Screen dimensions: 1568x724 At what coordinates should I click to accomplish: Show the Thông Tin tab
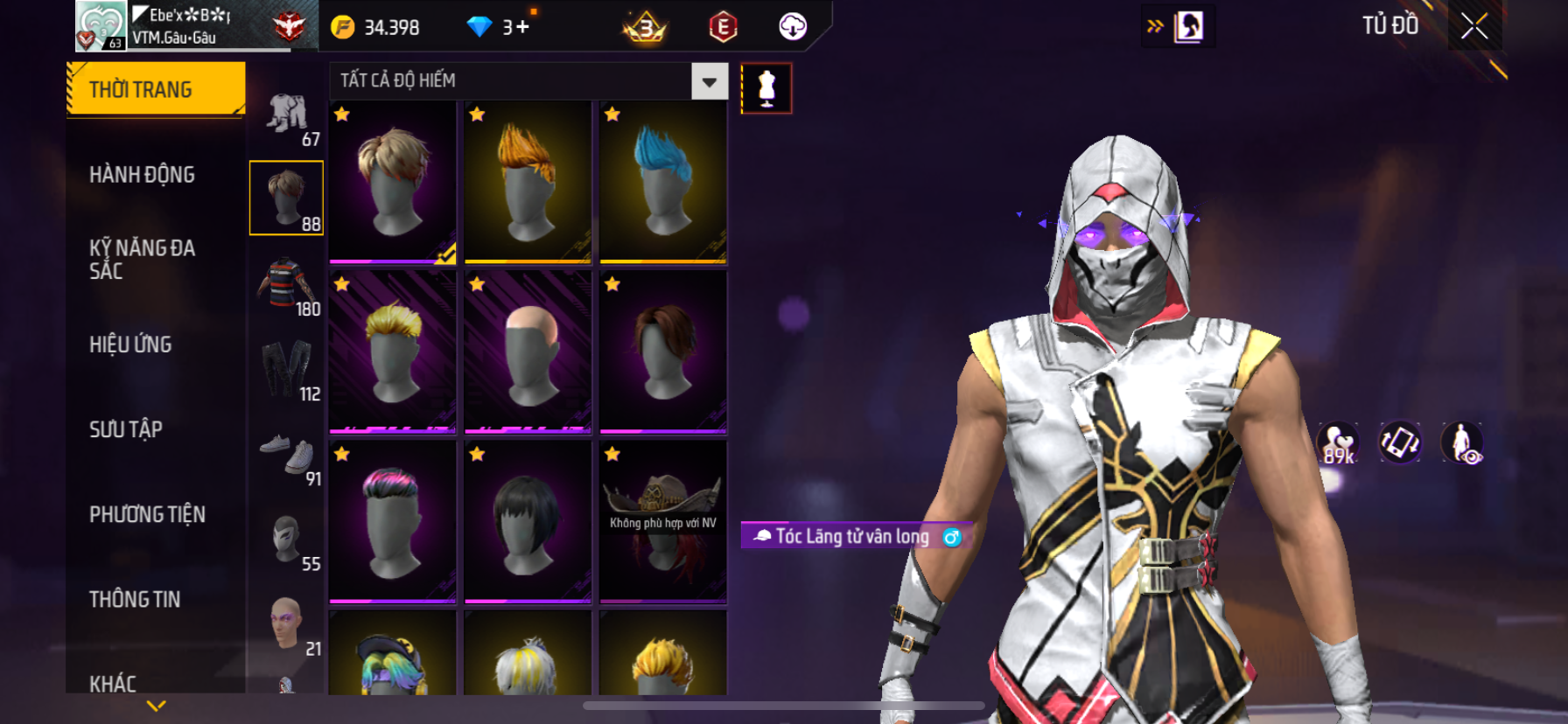coord(135,599)
